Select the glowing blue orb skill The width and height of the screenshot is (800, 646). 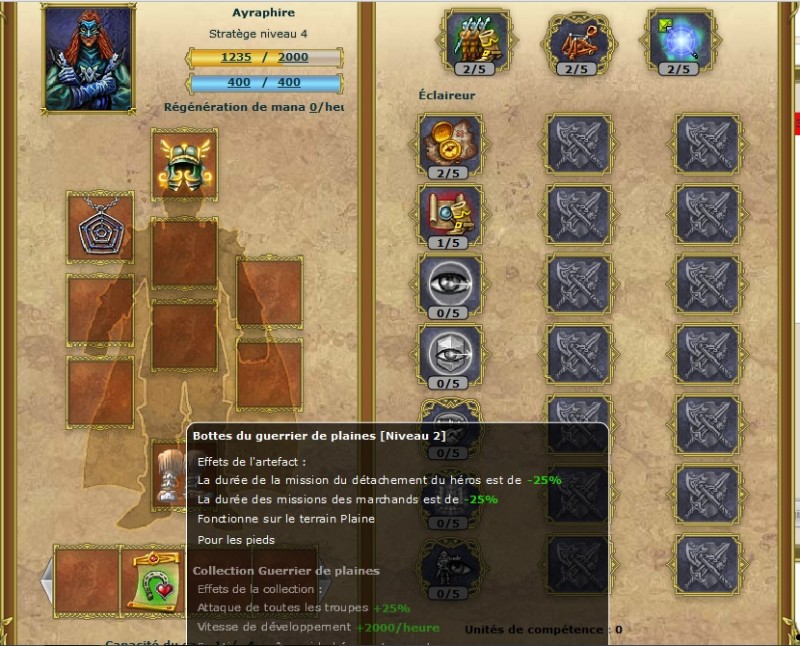click(679, 40)
